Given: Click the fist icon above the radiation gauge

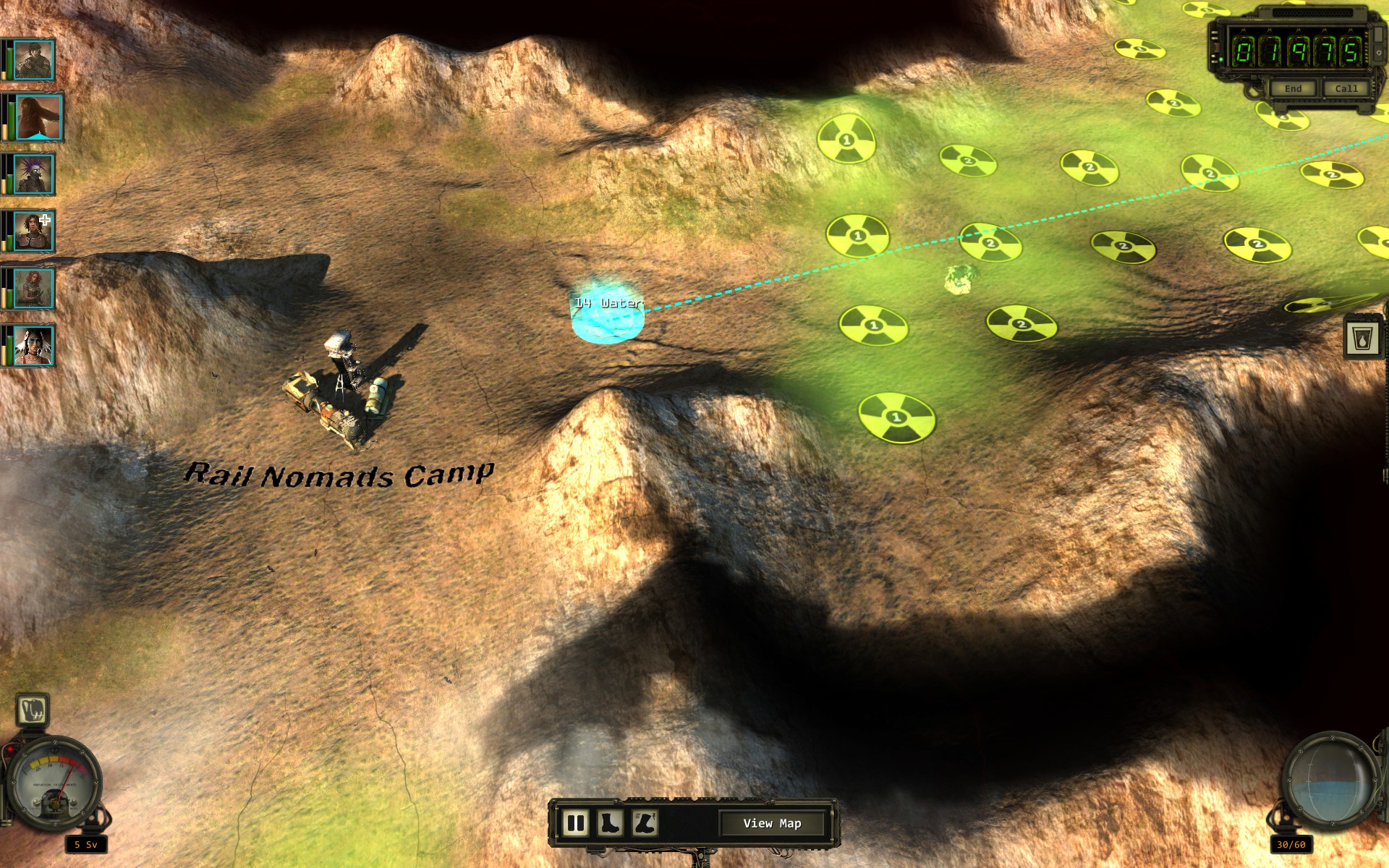Looking at the screenshot, I should [x=33, y=710].
